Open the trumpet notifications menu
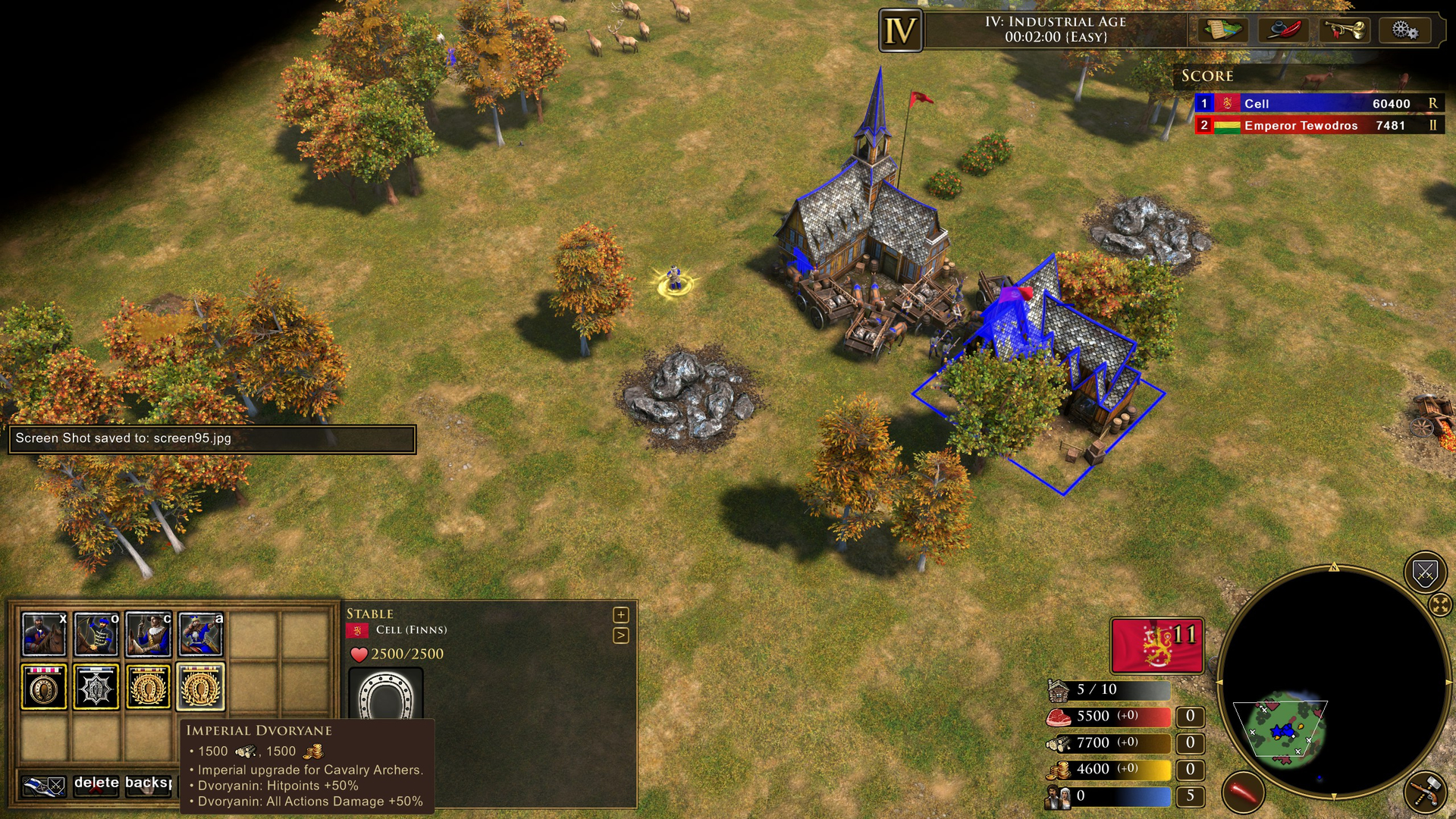 pyautogui.click(x=1344, y=30)
